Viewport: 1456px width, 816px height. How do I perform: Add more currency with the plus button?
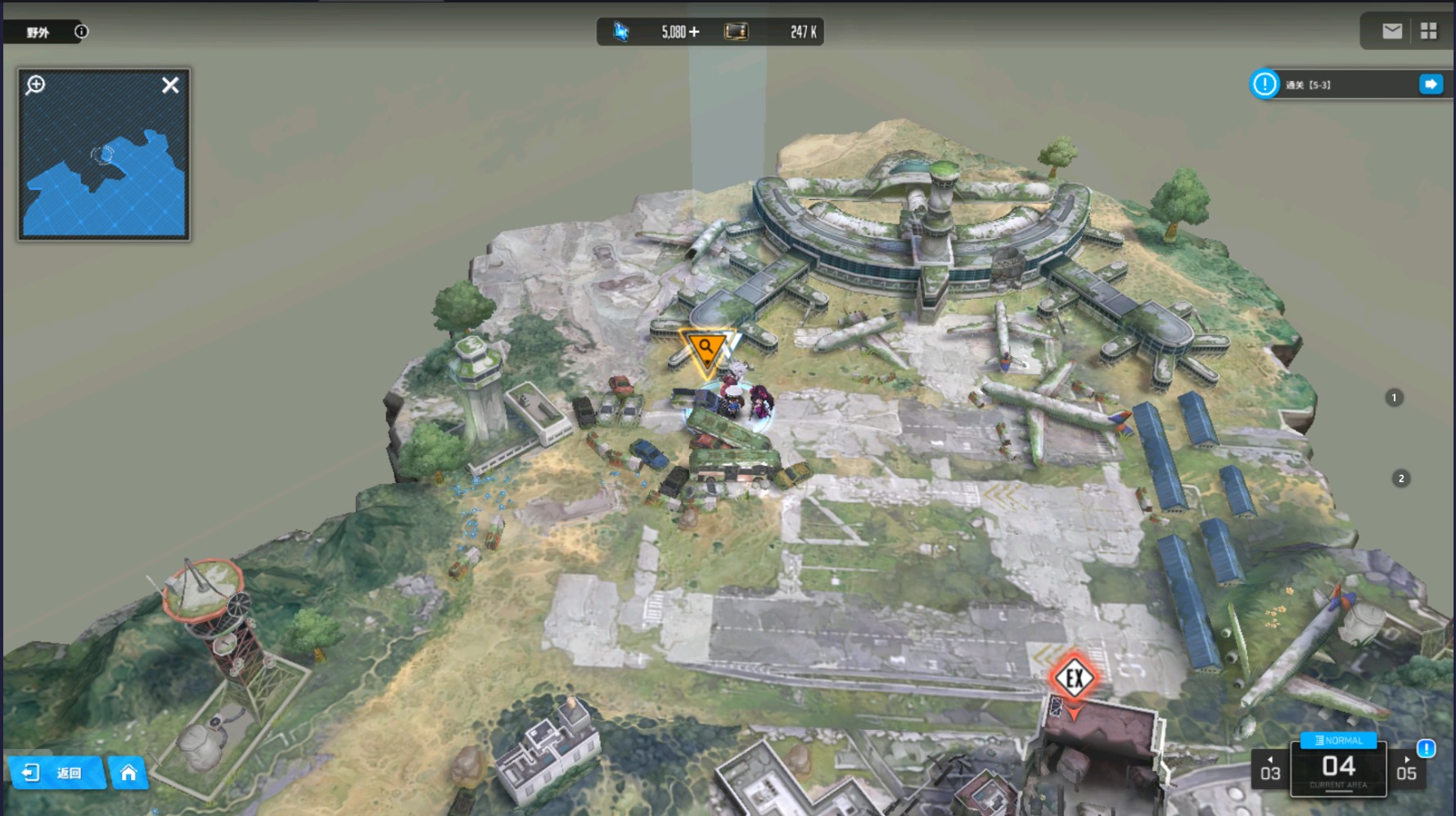click(694, 32)
